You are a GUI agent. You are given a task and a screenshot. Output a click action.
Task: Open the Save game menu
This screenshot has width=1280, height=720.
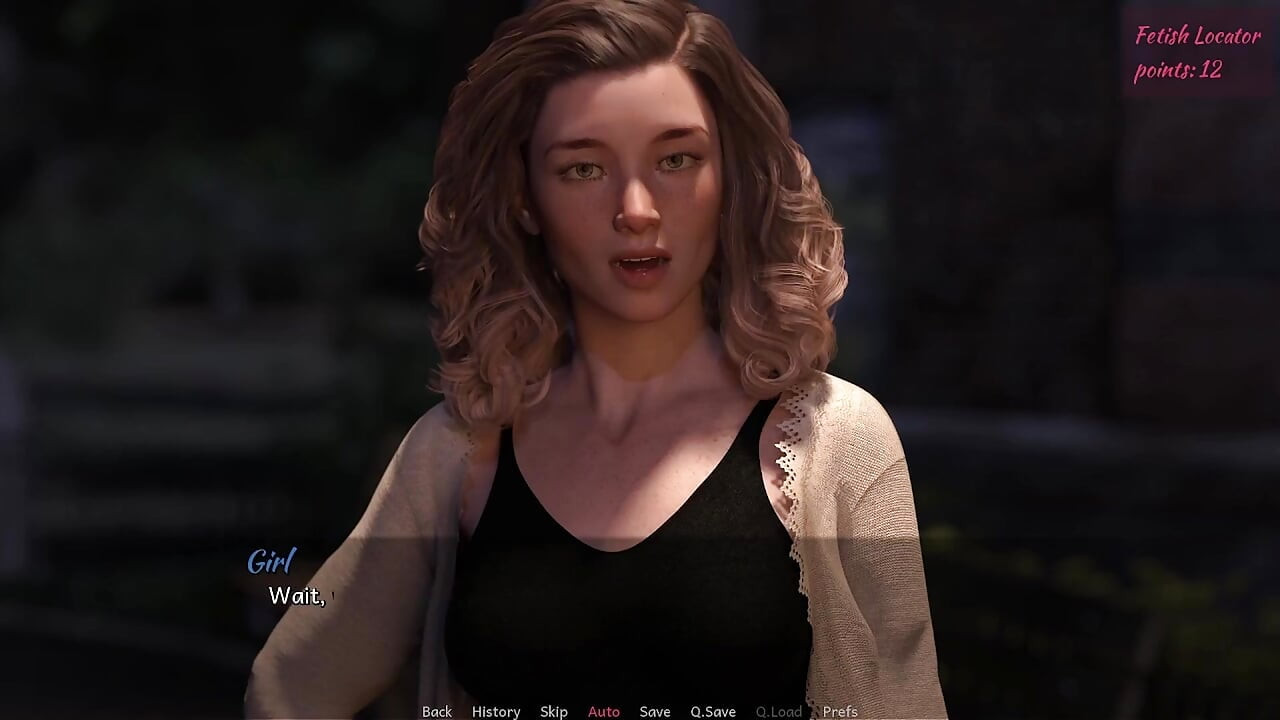click(x=655, y=711)
